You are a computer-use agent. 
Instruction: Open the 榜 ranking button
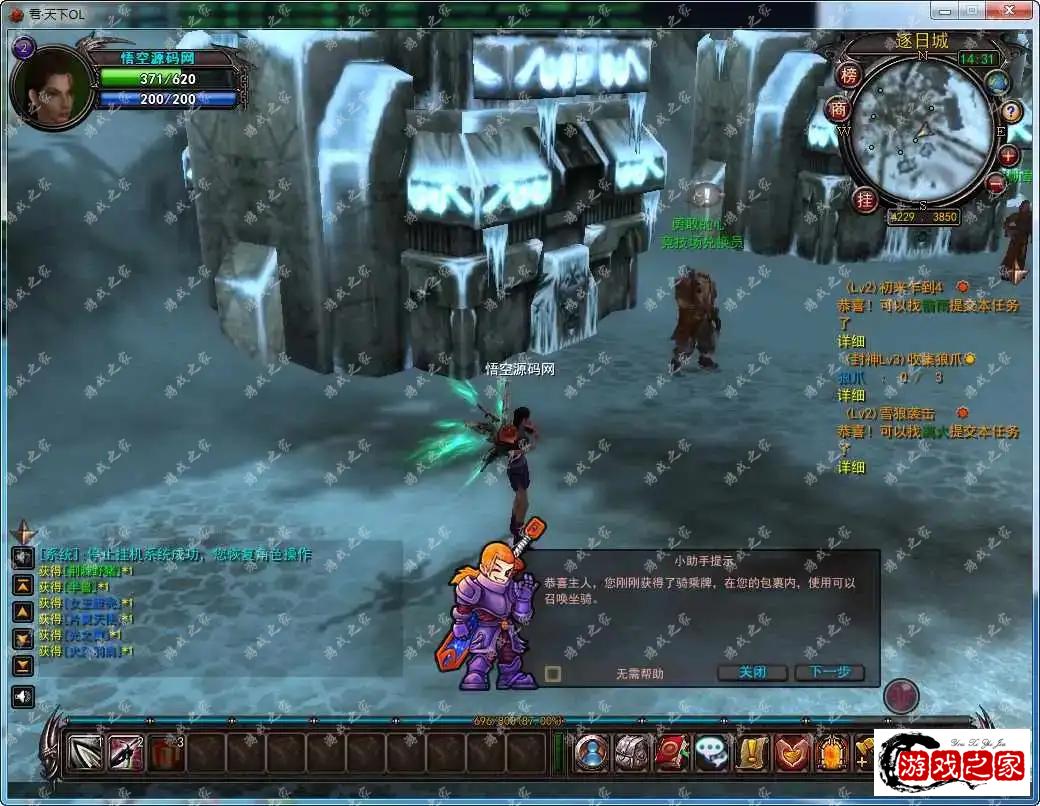click(848, 75)
